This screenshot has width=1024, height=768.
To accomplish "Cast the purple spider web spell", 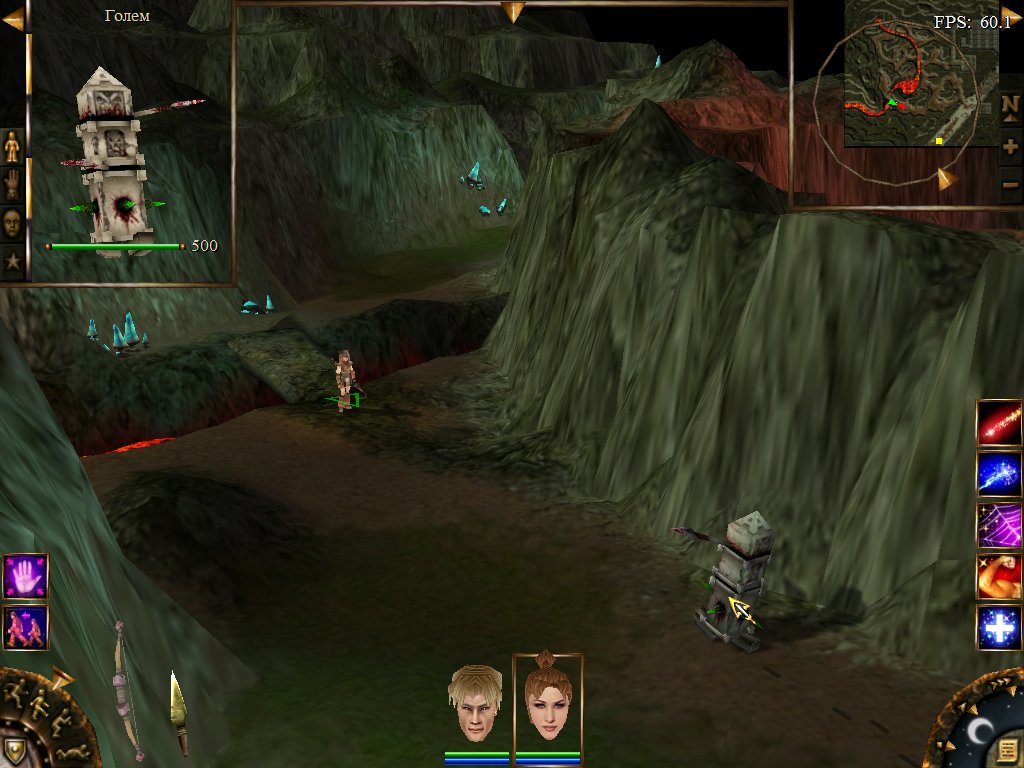I will (999, 525).
